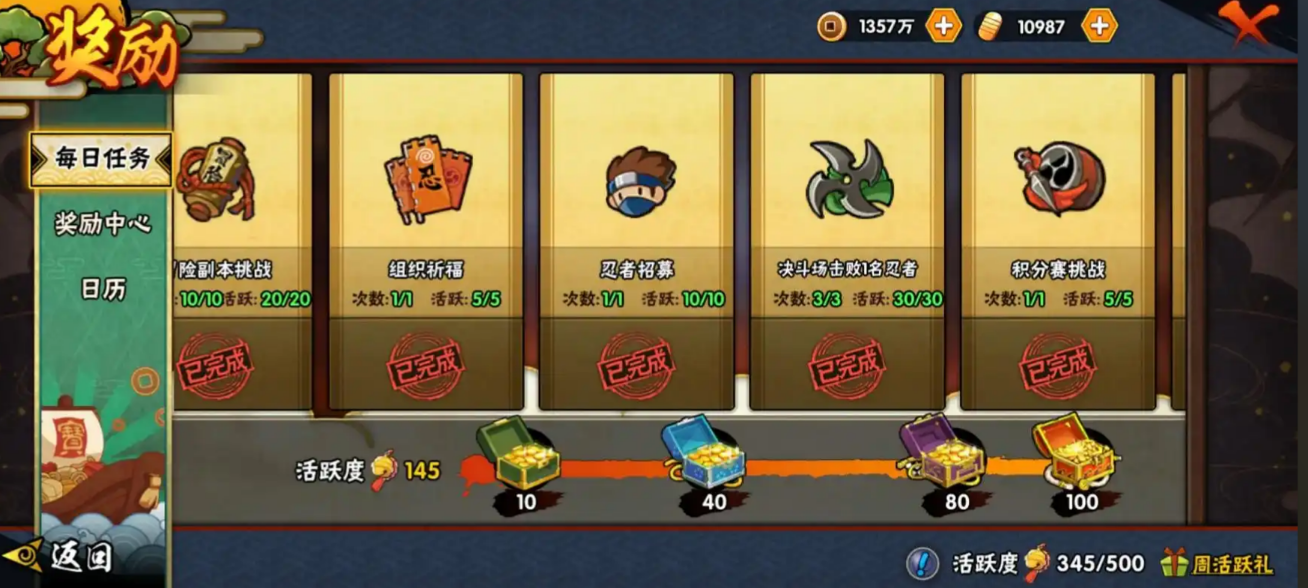This screenshot has height=588, width=1308.
Task: Select the 日历 tab
Action: coord(103,289)
